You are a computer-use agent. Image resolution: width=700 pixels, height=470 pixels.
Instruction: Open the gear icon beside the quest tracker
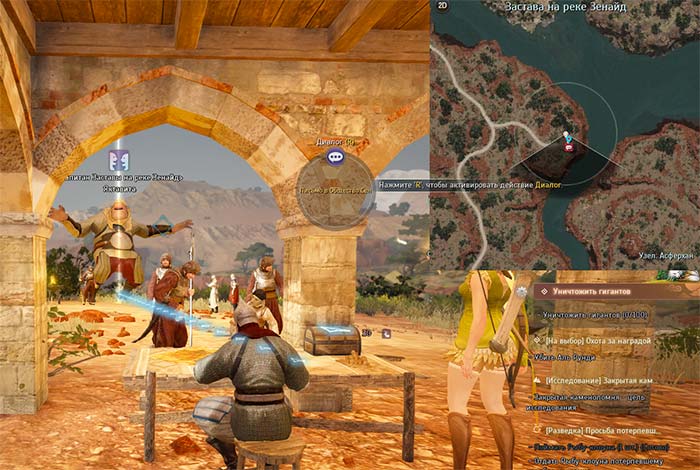(x=522, y=291)
